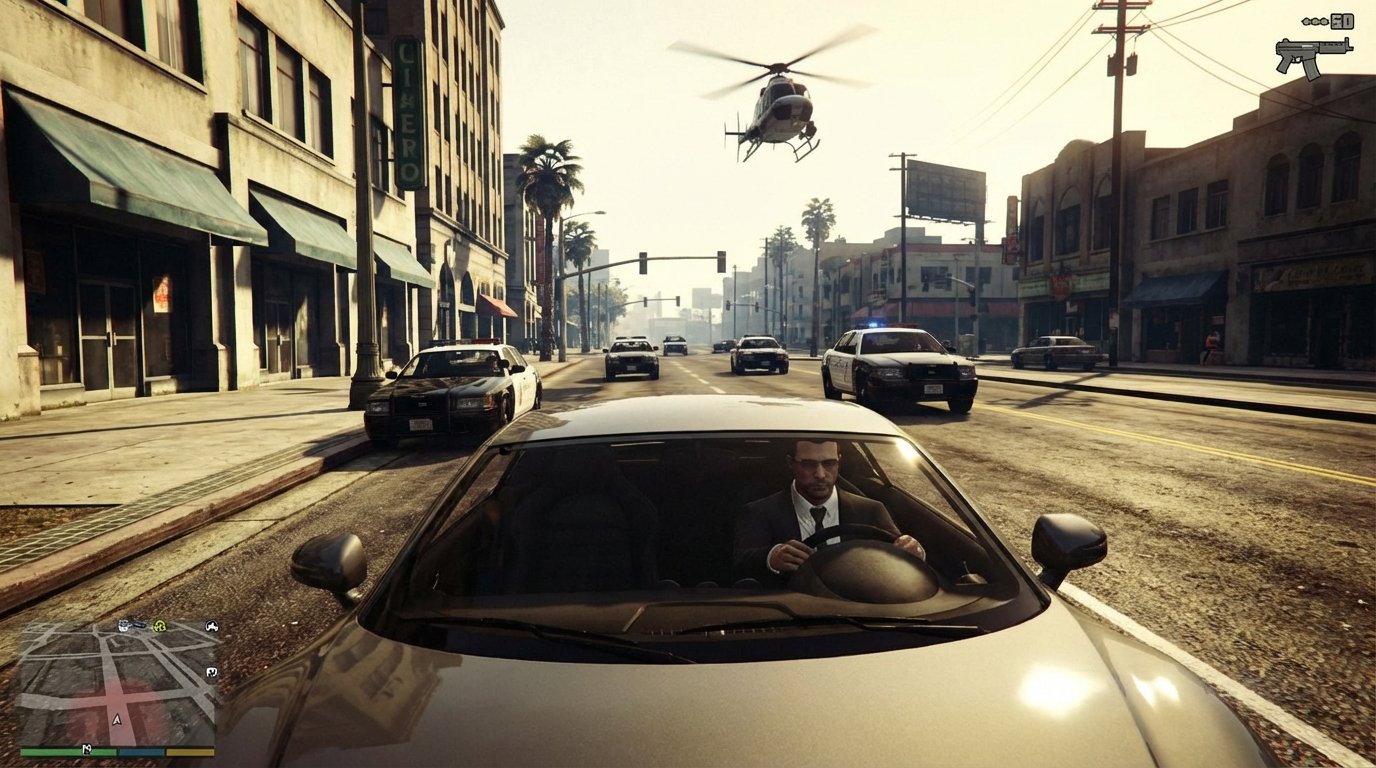
Task: Click the green health bar
Action: 66,752
